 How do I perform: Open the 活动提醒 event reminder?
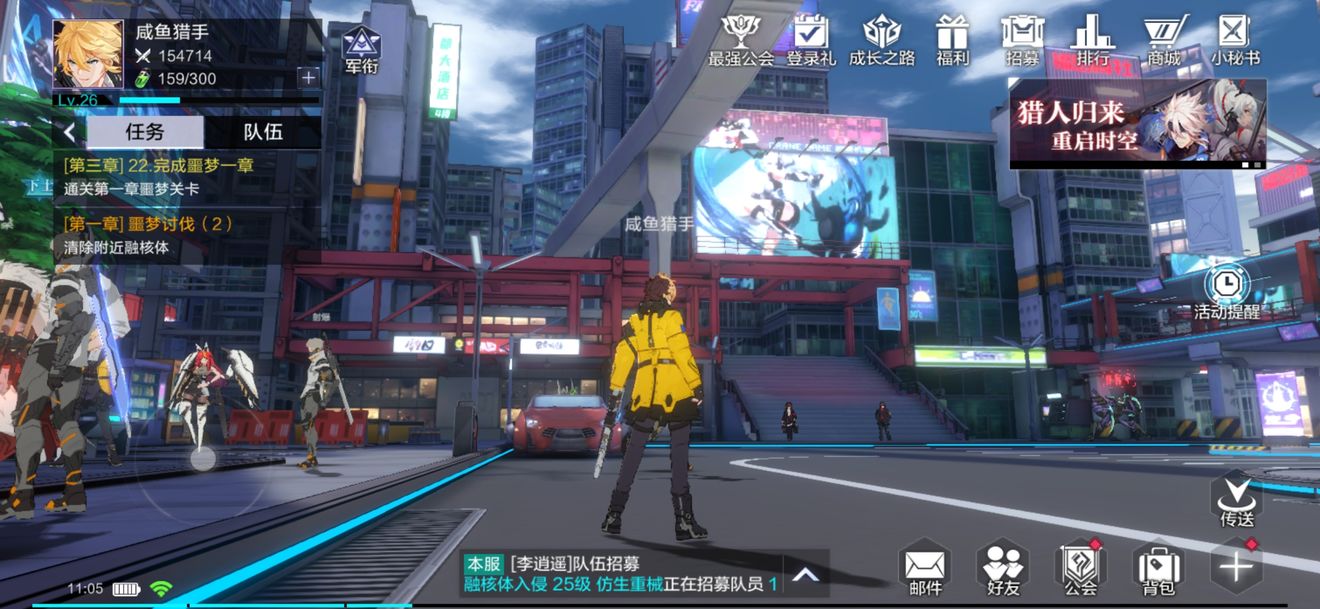click(1226, 290)
